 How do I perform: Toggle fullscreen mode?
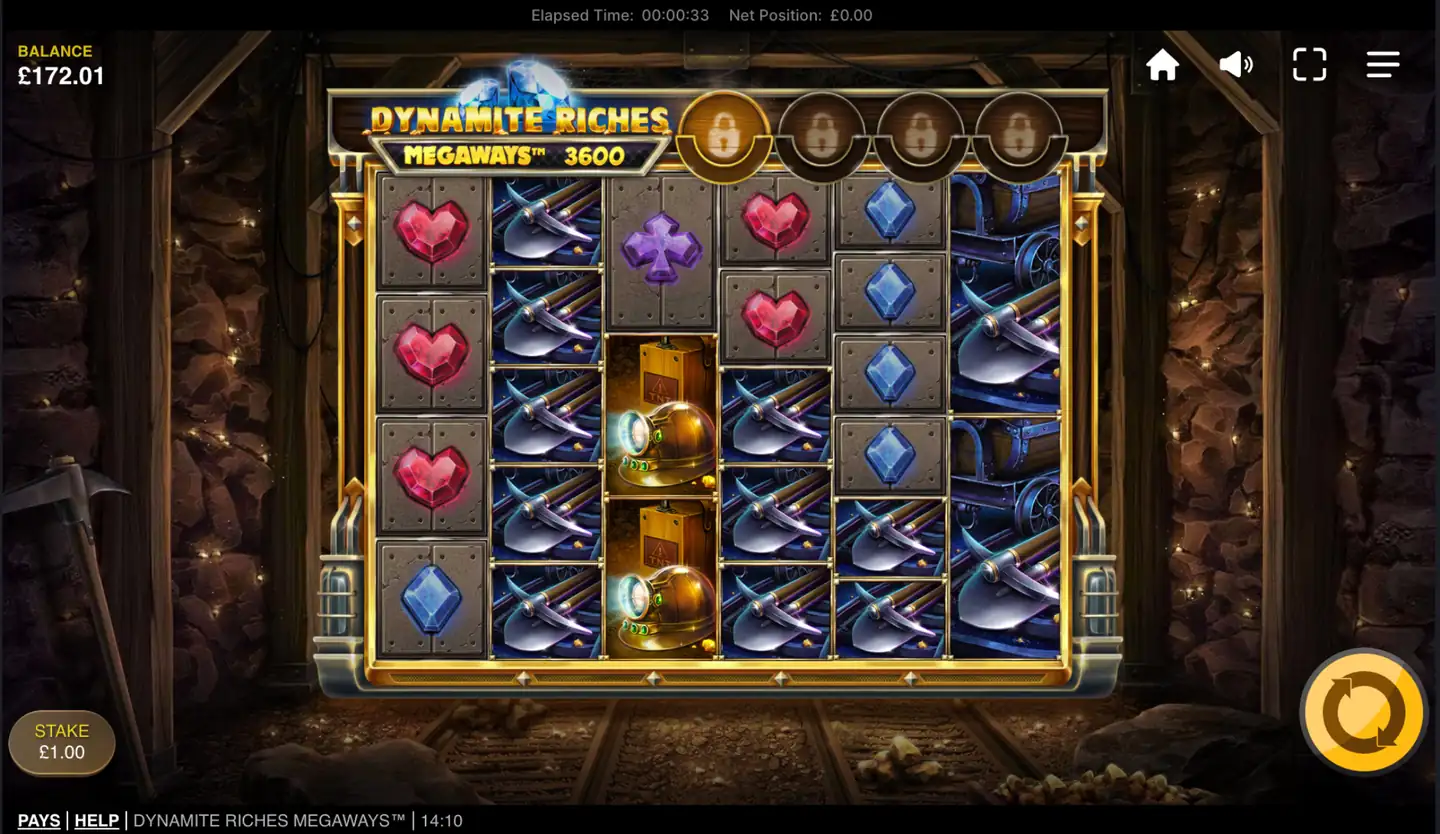point(1308,64)
